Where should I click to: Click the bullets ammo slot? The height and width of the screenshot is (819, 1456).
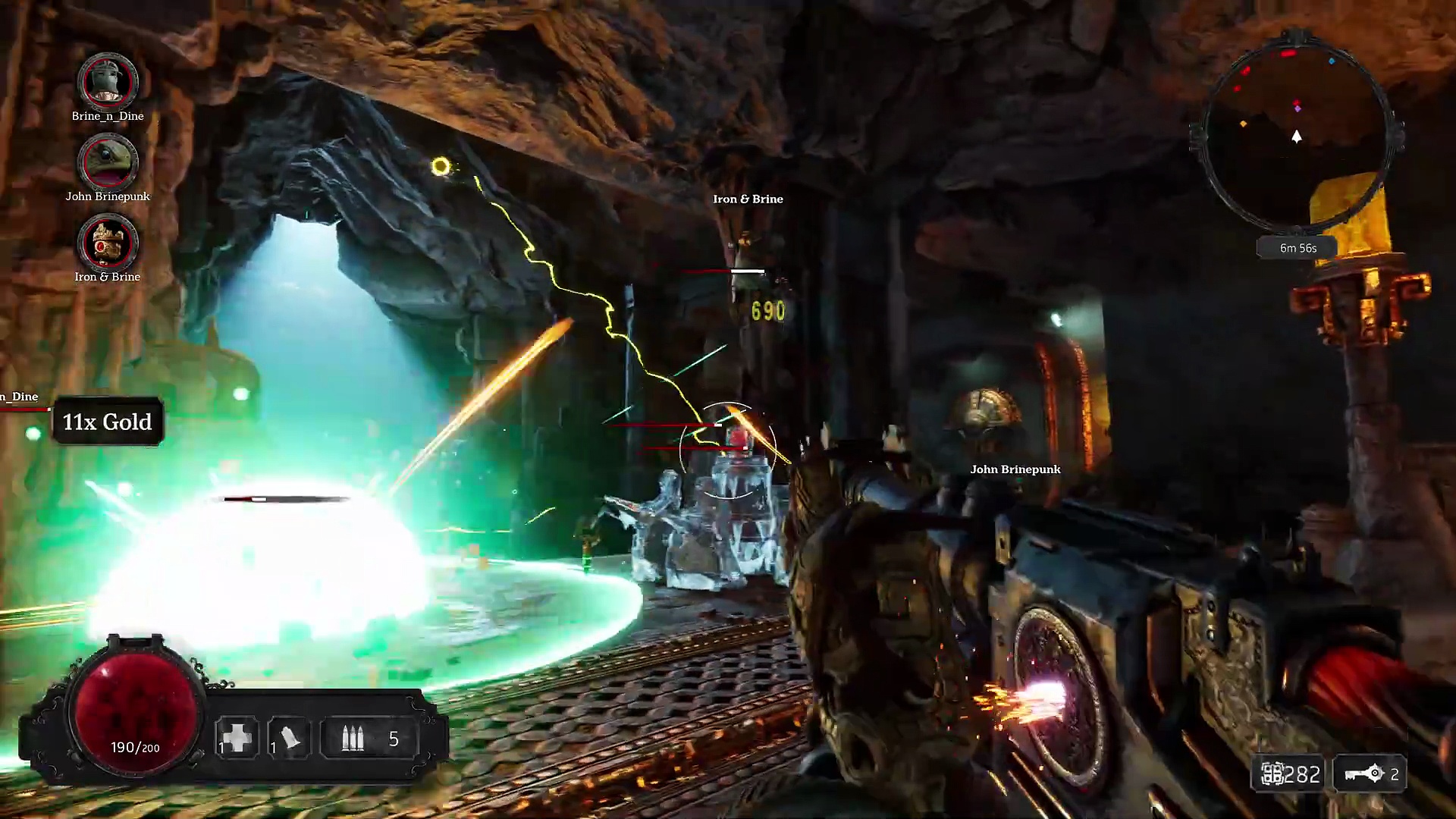[x=353, y=739]
